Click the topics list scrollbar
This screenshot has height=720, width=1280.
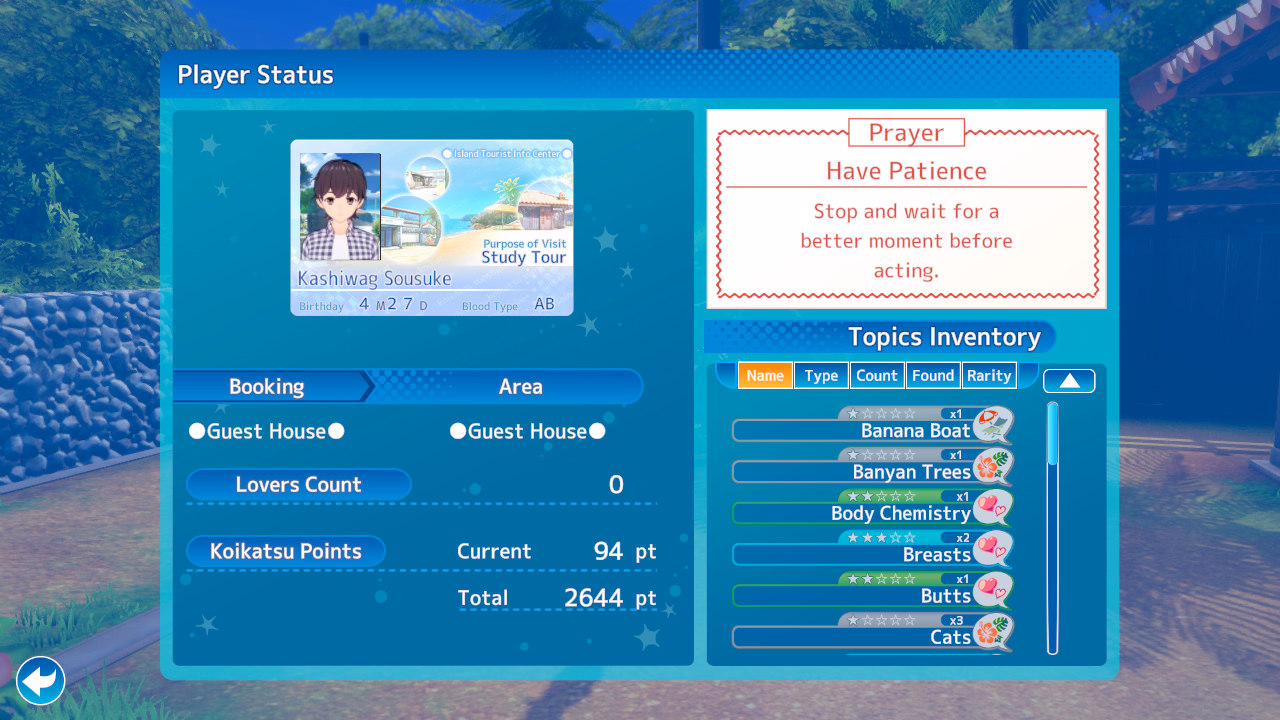pos(1053,528)
